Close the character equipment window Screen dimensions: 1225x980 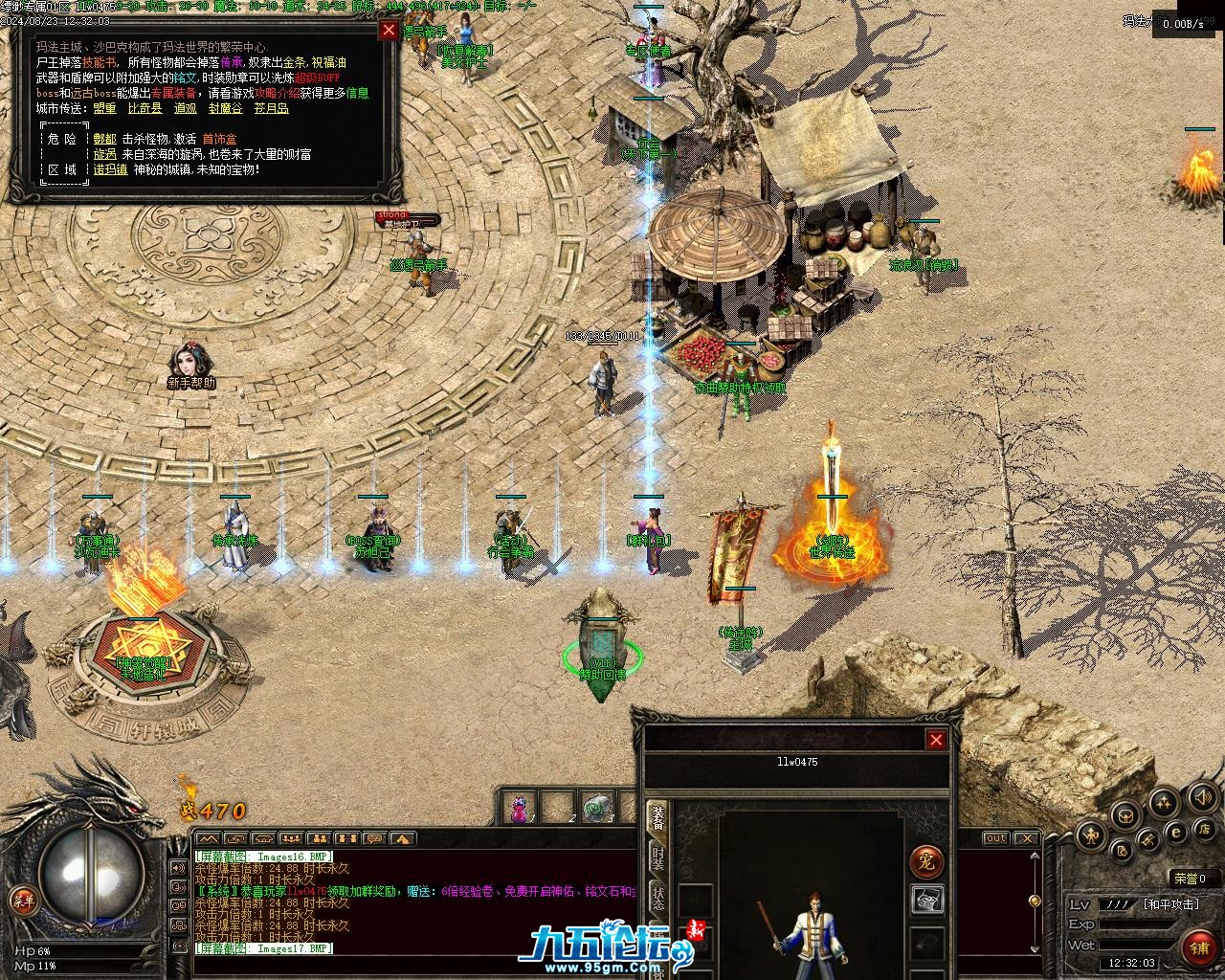tap(936, 739)
